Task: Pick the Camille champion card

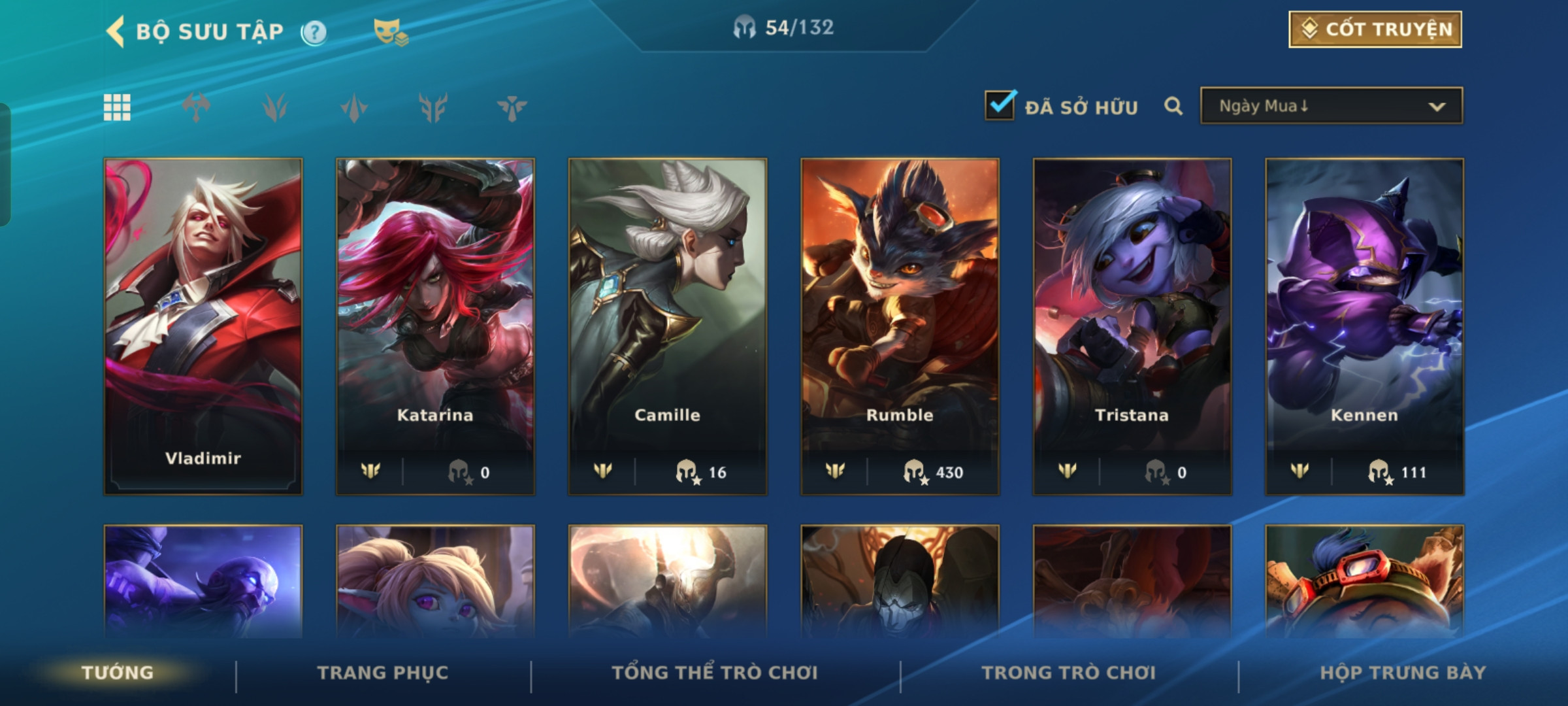Action: click(667, 326)
